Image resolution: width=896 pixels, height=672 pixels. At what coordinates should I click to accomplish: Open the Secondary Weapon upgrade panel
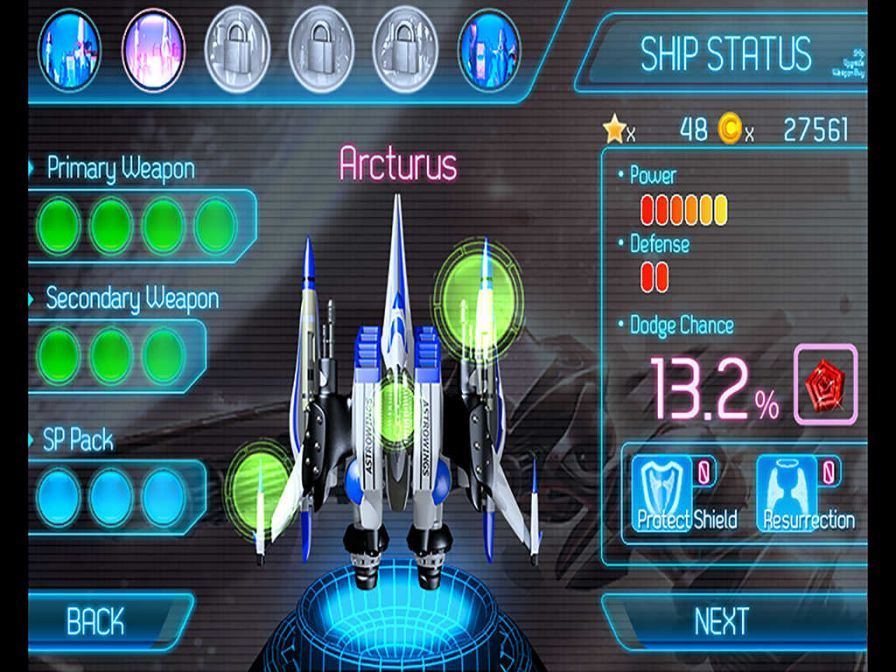coord(110,355)
